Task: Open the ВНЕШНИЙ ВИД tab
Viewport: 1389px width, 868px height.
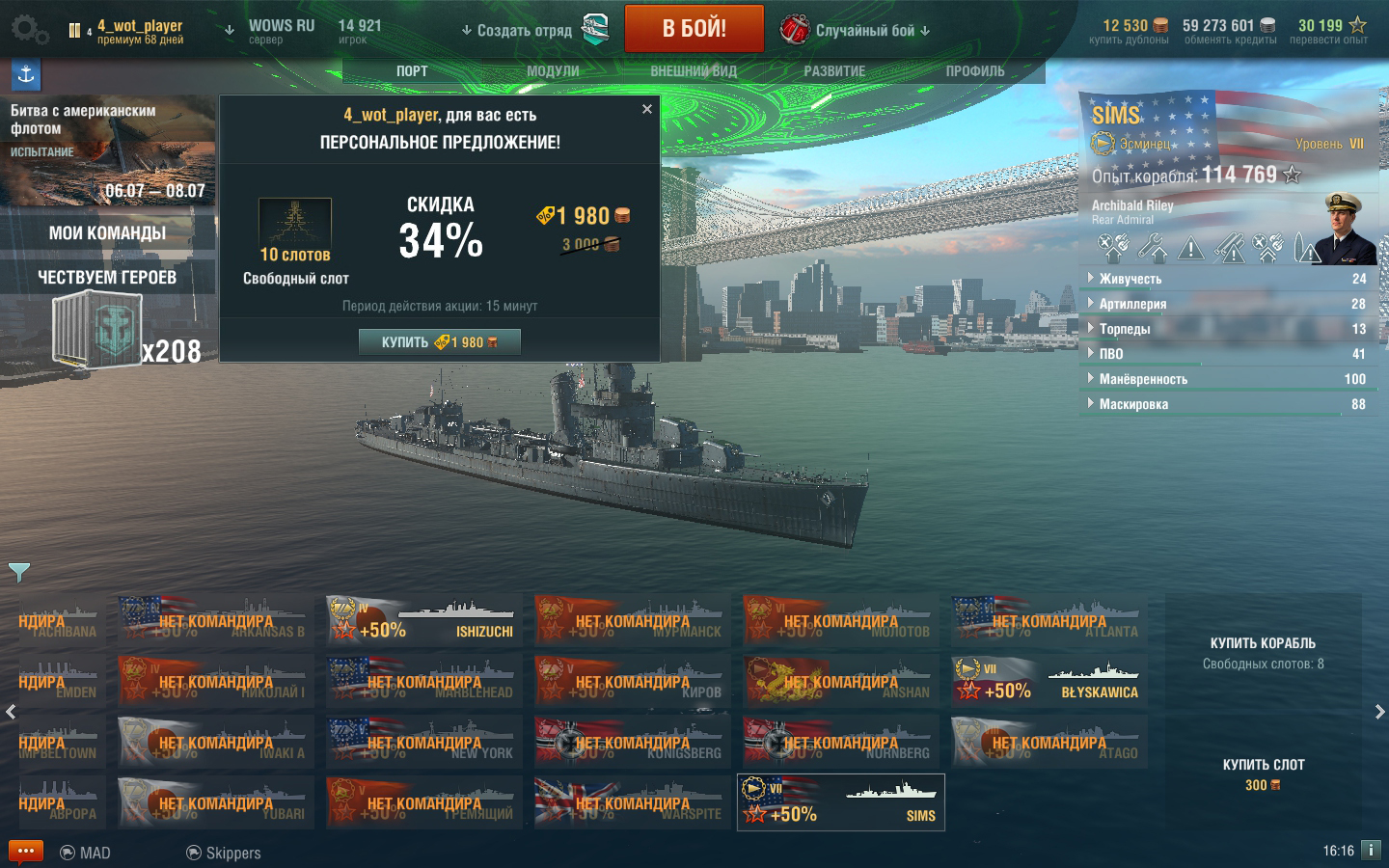Action: point(693,71)
